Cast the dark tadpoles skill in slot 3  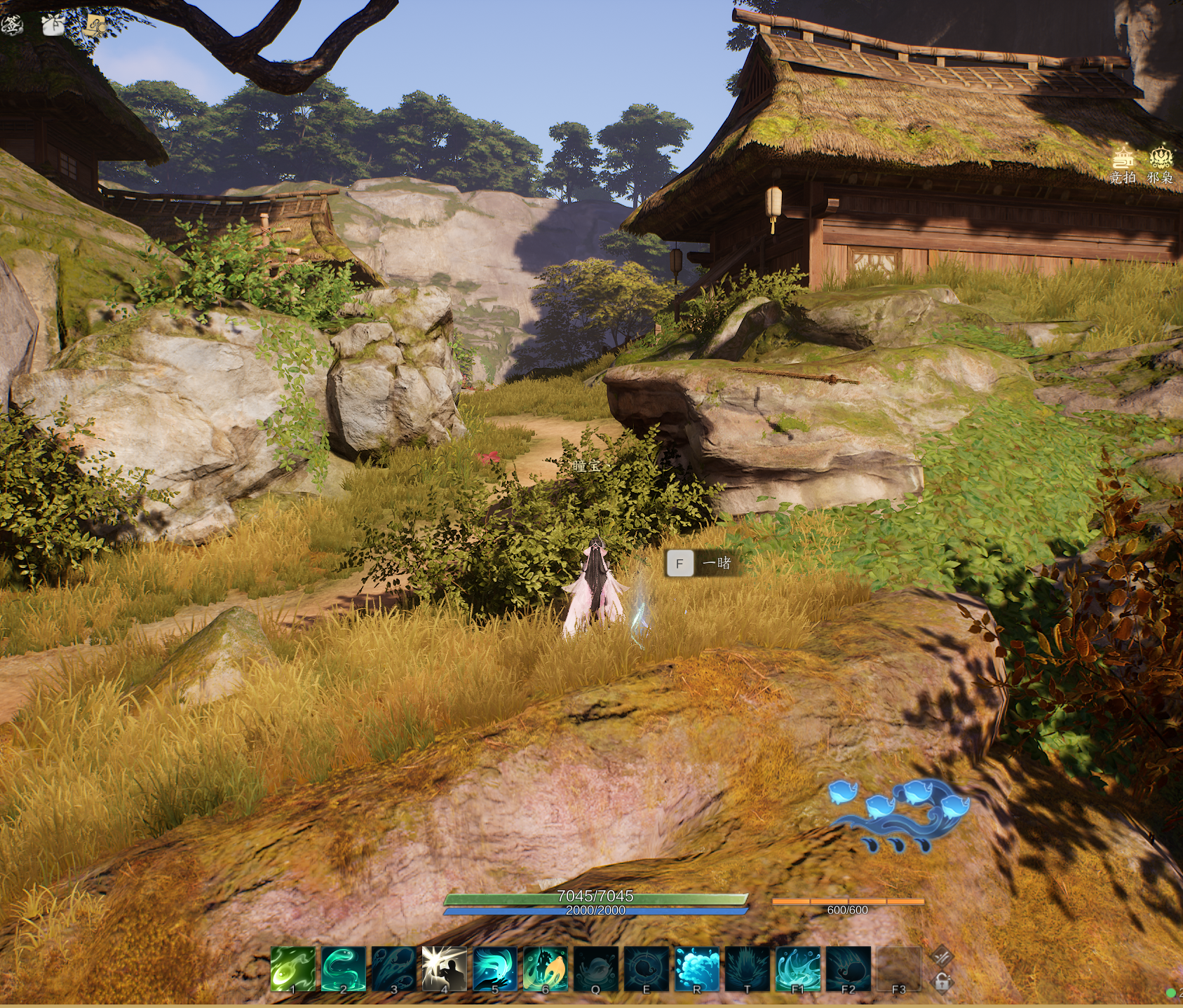[x=394, y=969]
